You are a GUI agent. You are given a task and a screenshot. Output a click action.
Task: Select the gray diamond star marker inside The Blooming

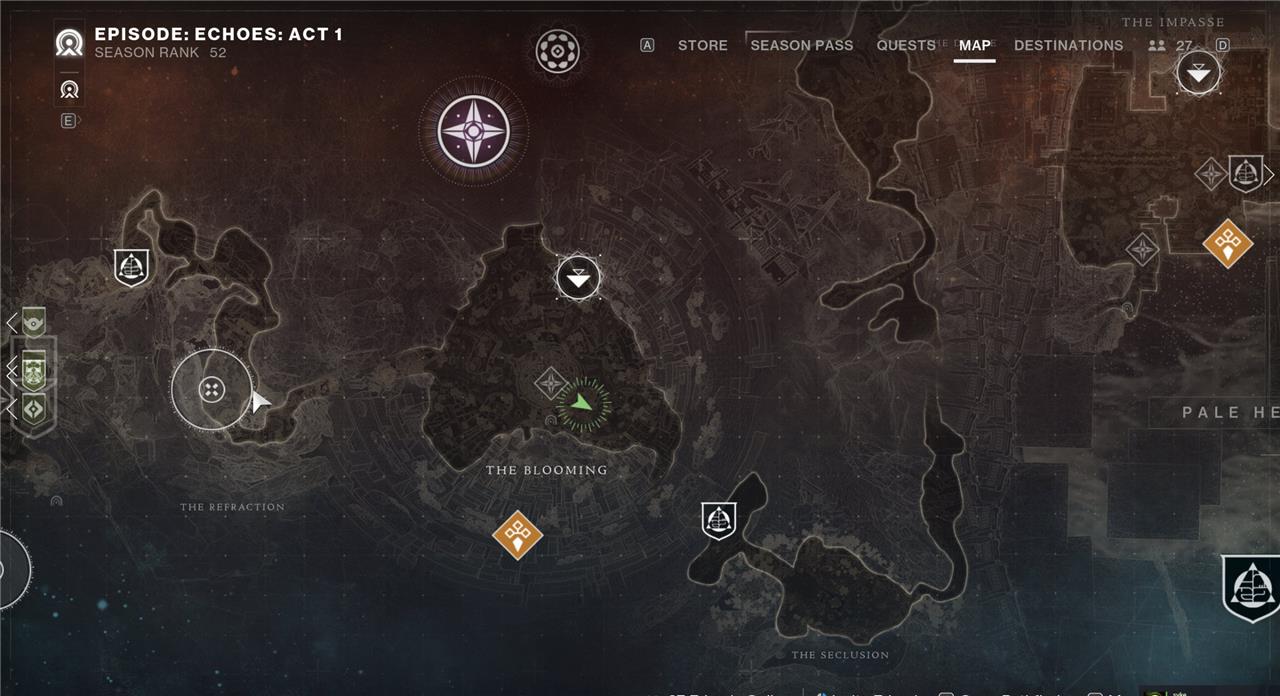coord(551,383)
